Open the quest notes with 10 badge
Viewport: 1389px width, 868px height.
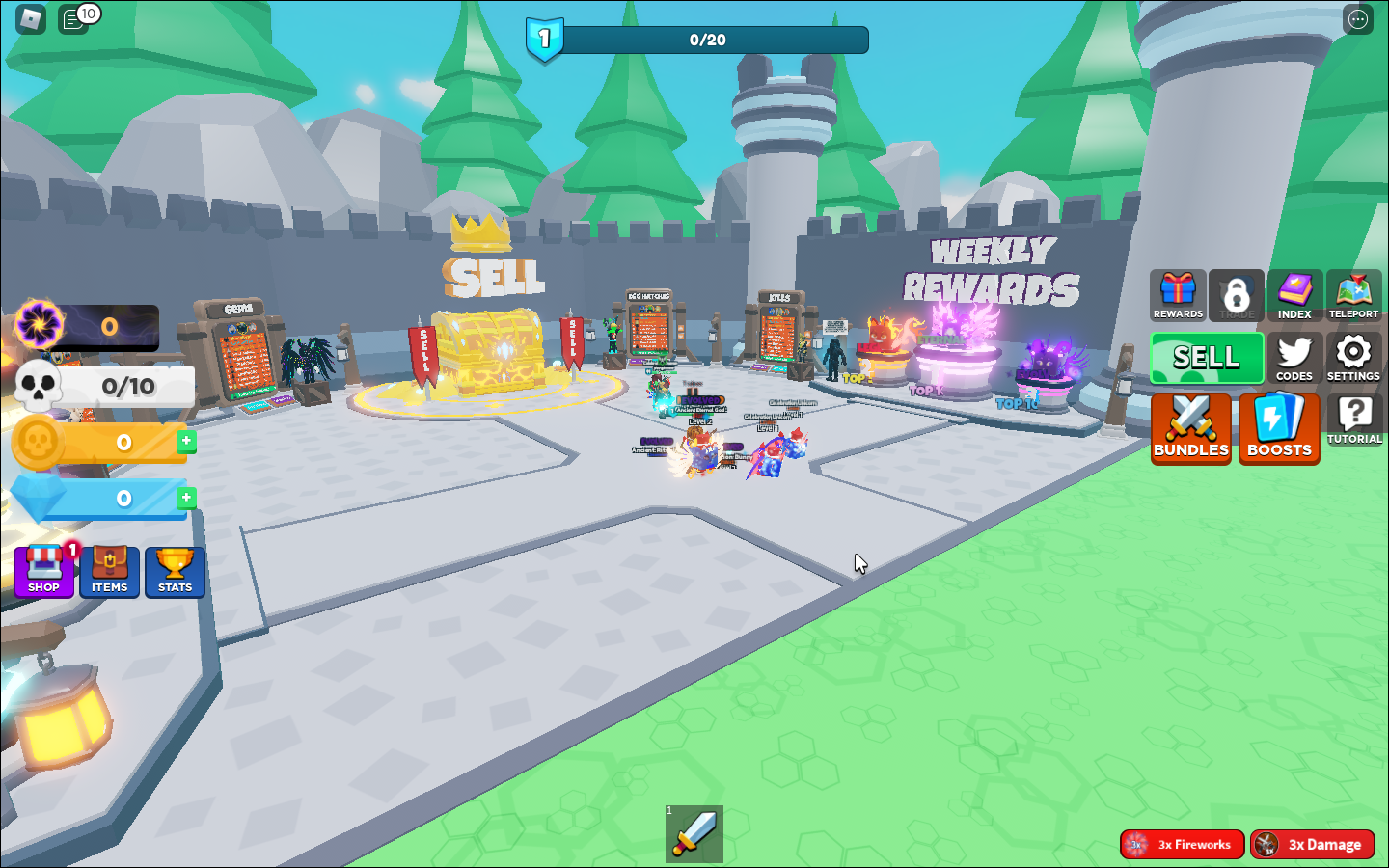(x=72, y=18)
